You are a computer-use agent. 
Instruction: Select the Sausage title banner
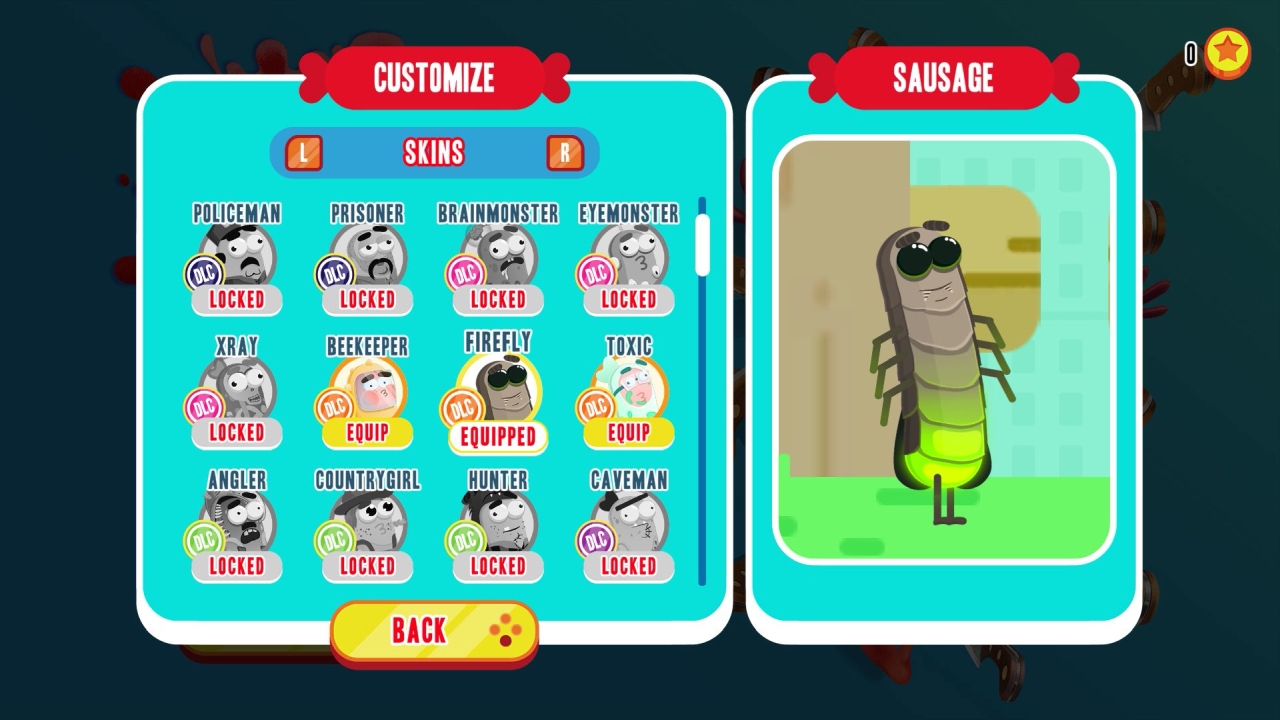coord(941,78)
